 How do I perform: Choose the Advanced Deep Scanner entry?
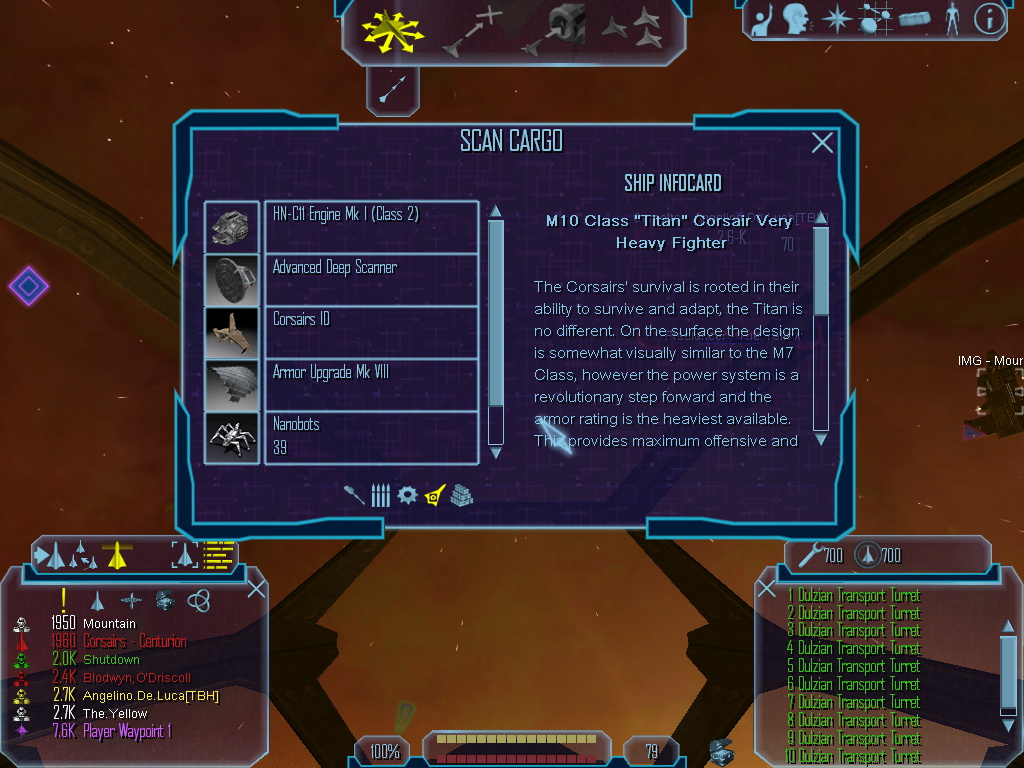click(x=371, y=280)
